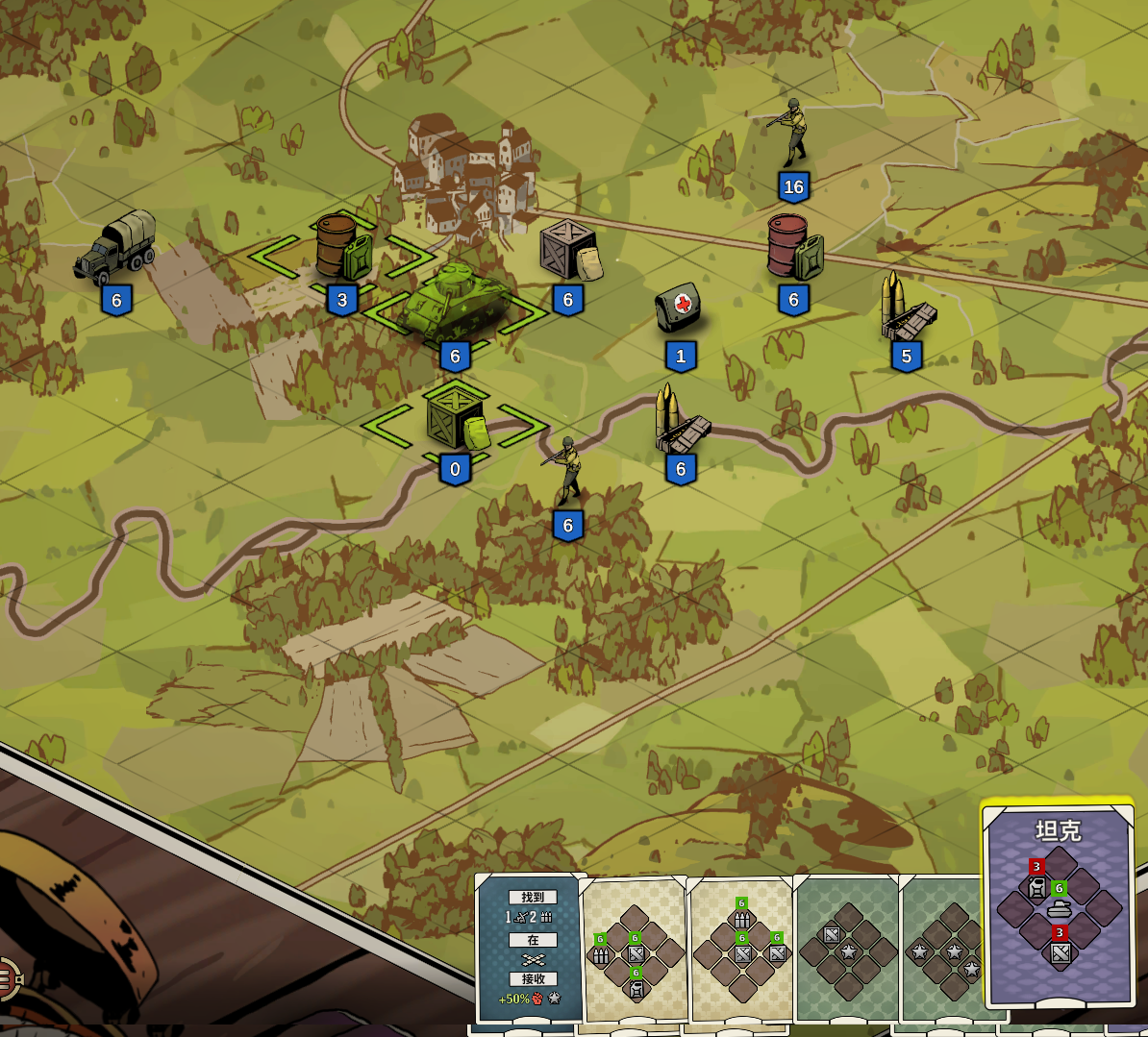Choose the brown supply crate marked 6

[569, 250]
